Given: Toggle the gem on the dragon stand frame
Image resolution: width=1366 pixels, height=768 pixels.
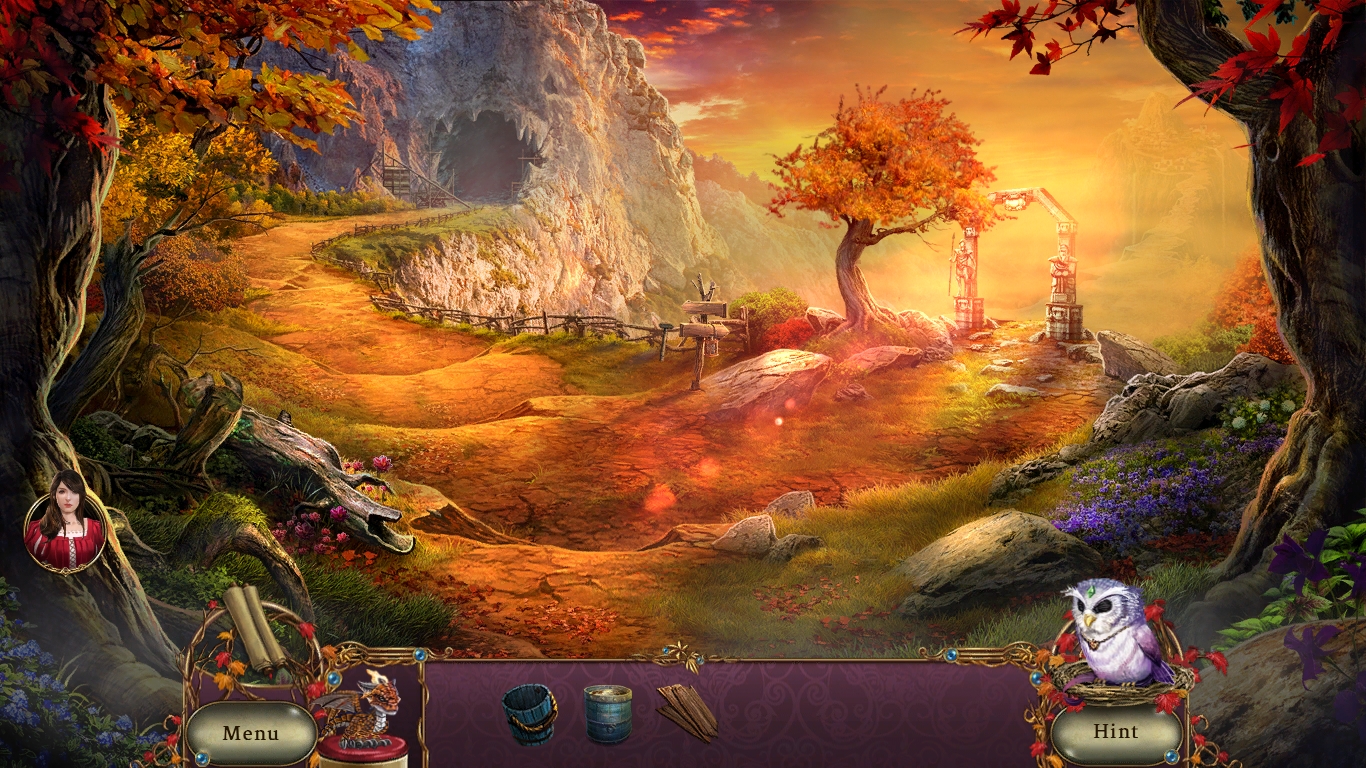Looking at the screenshot, I should [419, 655].
